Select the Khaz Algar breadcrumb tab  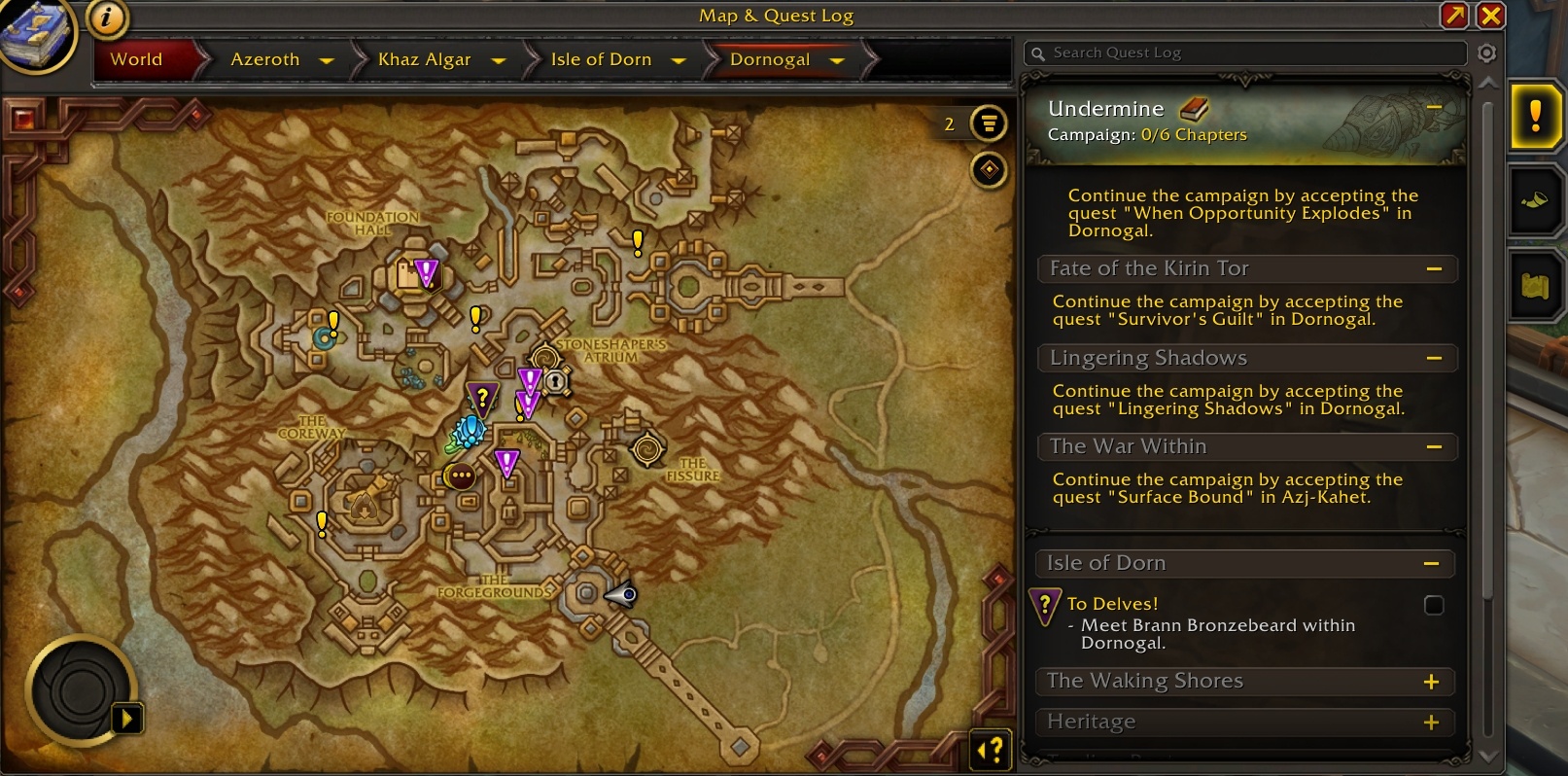425,59
